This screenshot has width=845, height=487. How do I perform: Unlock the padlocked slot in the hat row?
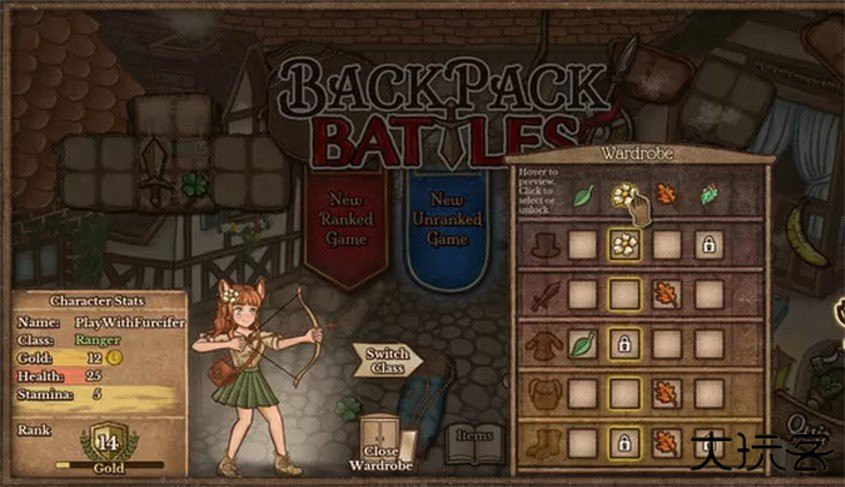pyautogui.click(x=709, y=244)
